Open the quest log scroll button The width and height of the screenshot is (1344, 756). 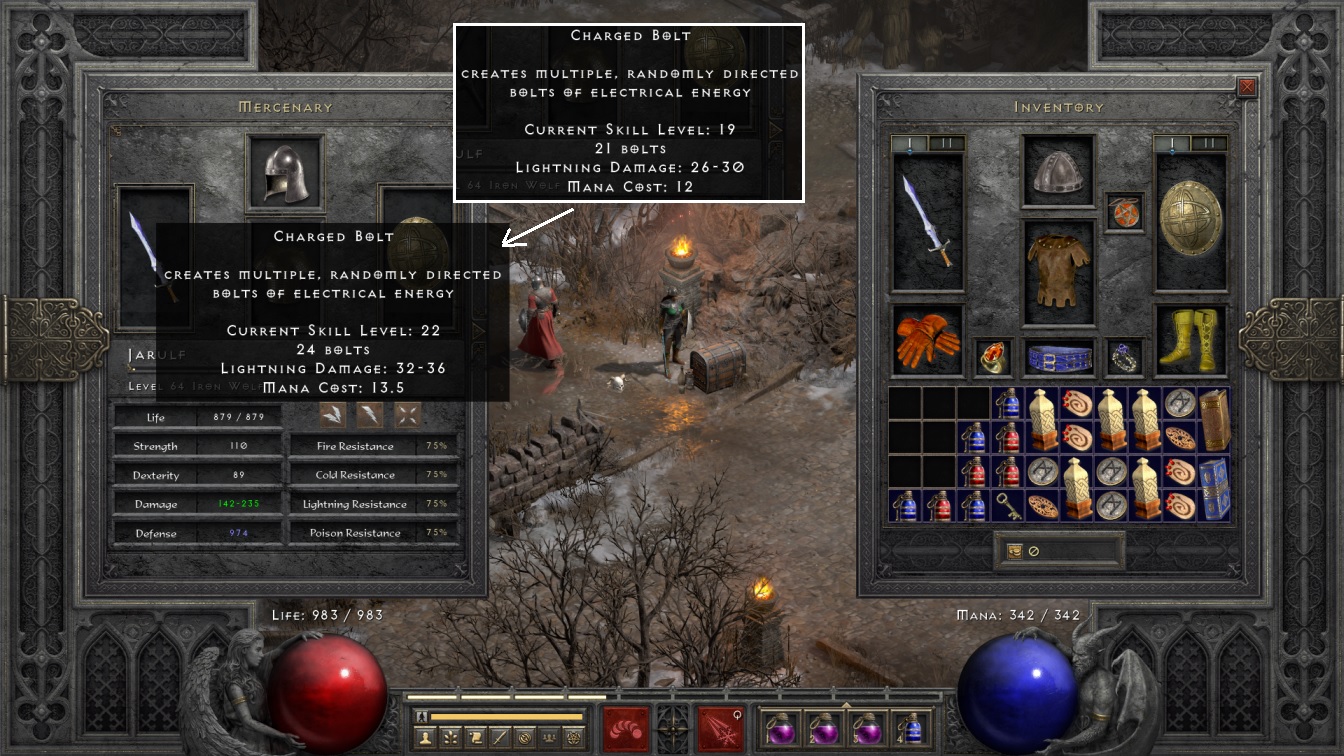pos(478,738)
